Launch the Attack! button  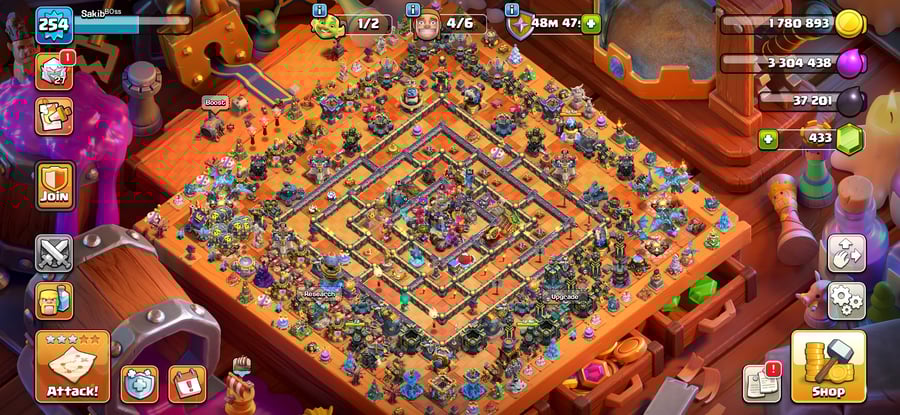pyautogui.click(x=72, y=366)
